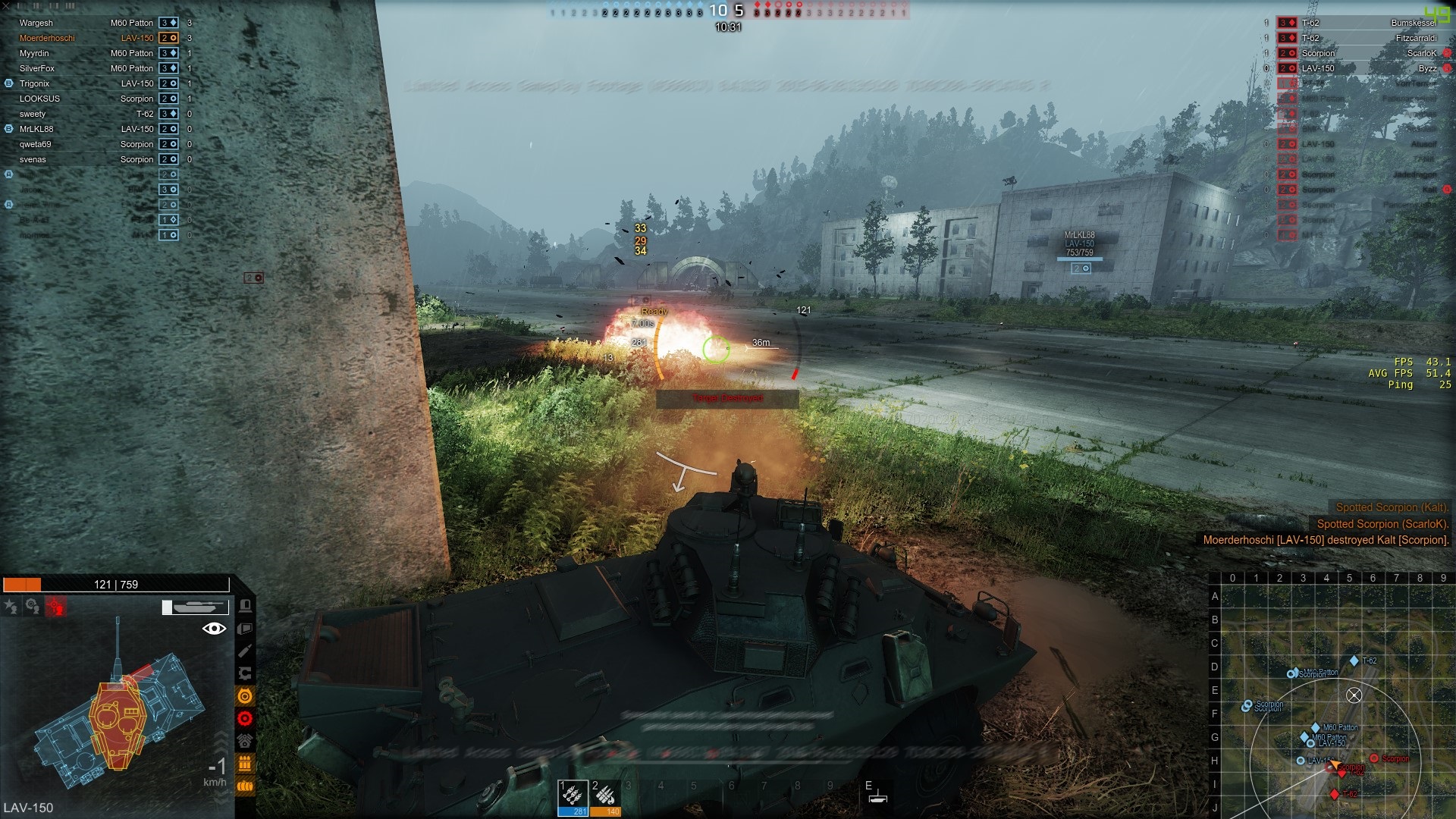
Task: Click the tank silhouette view box in damage panel
Action: 196,607
